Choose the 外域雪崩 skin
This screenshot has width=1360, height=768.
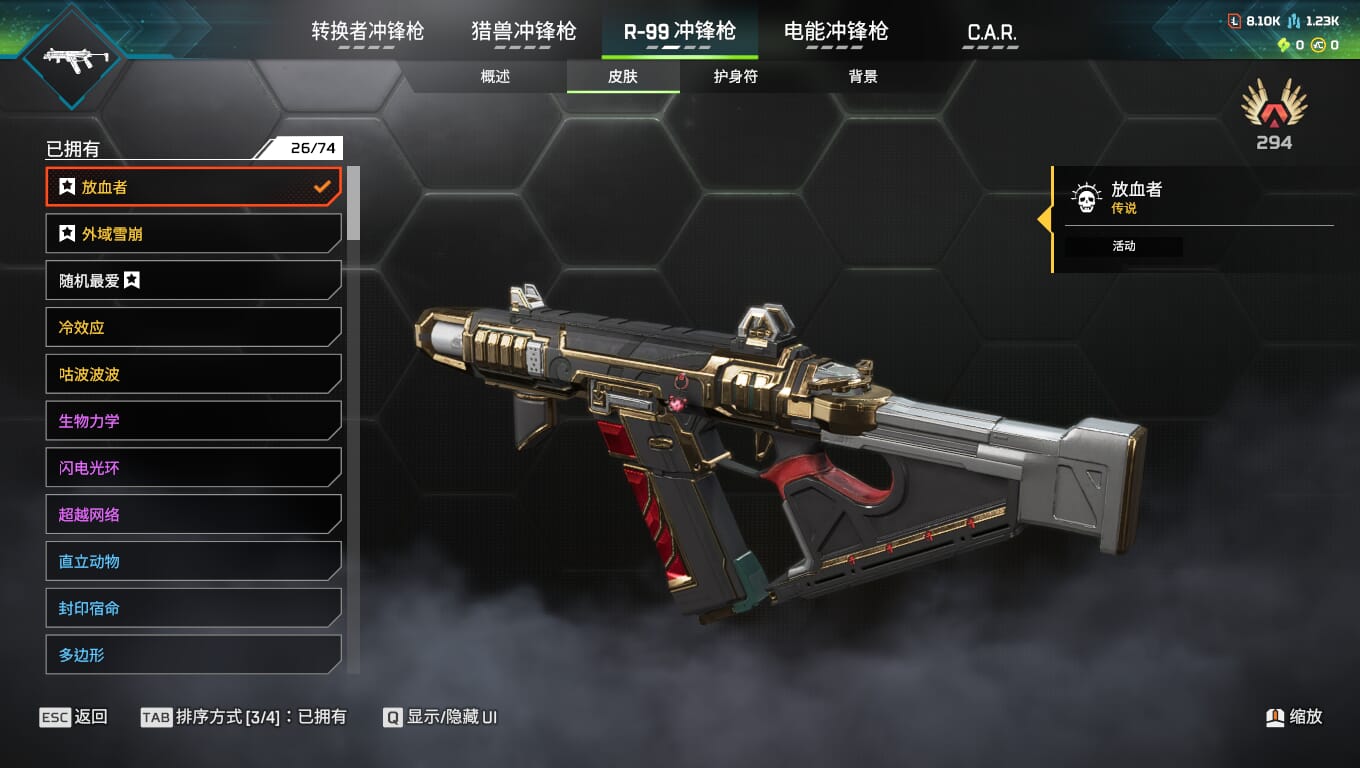(193, 234)
